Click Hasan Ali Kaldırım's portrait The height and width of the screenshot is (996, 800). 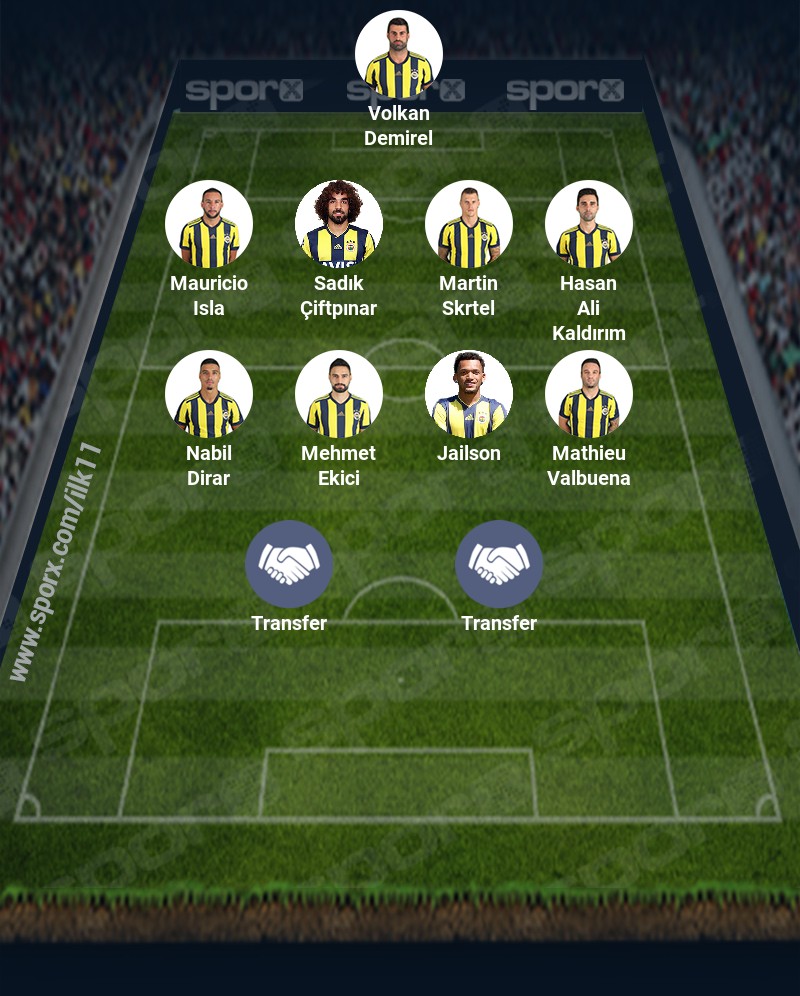click(589, 224)
